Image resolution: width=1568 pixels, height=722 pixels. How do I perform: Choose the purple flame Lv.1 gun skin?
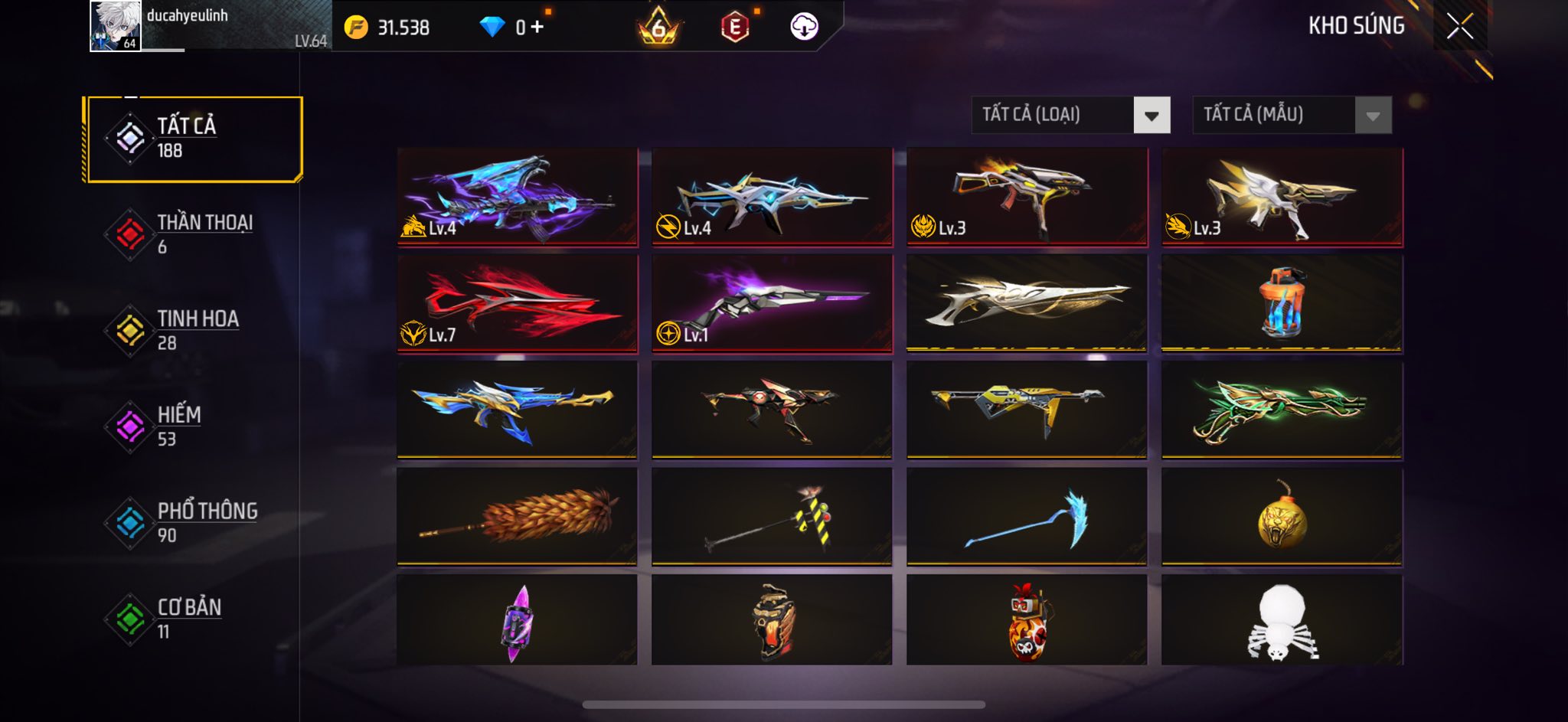(772, 304)
